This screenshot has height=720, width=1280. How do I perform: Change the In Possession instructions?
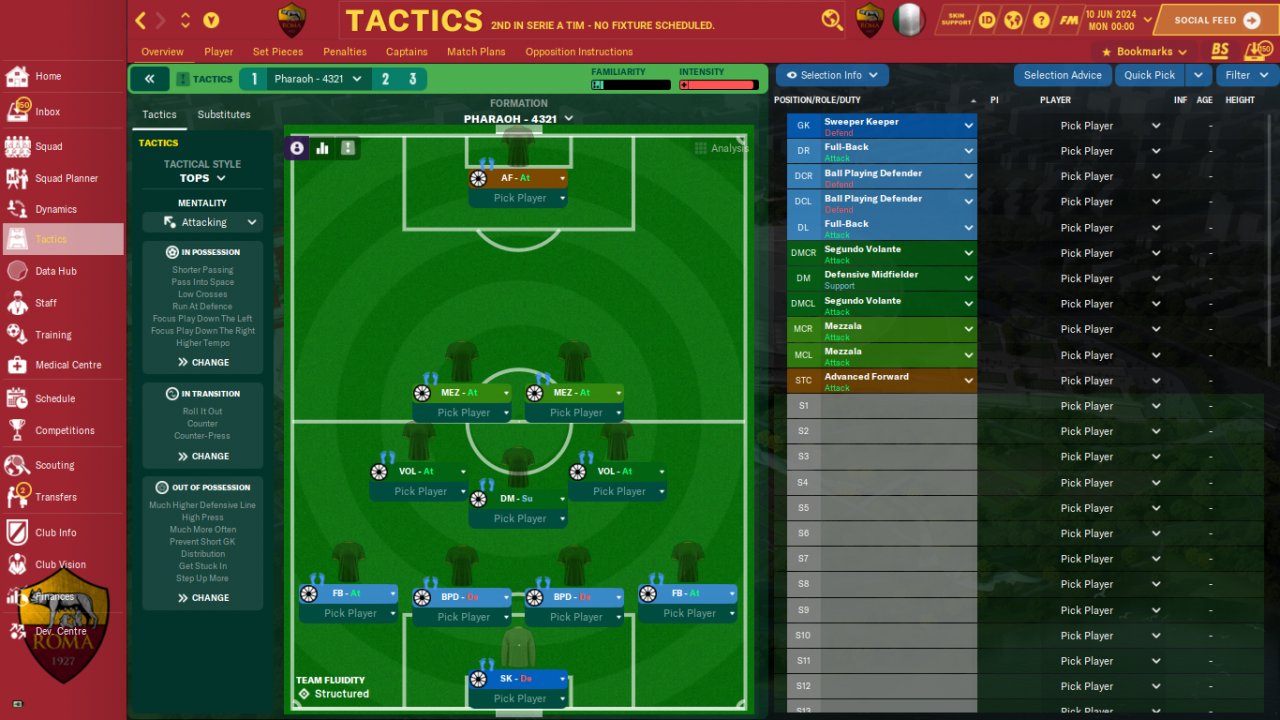click(x=203, y=362)
